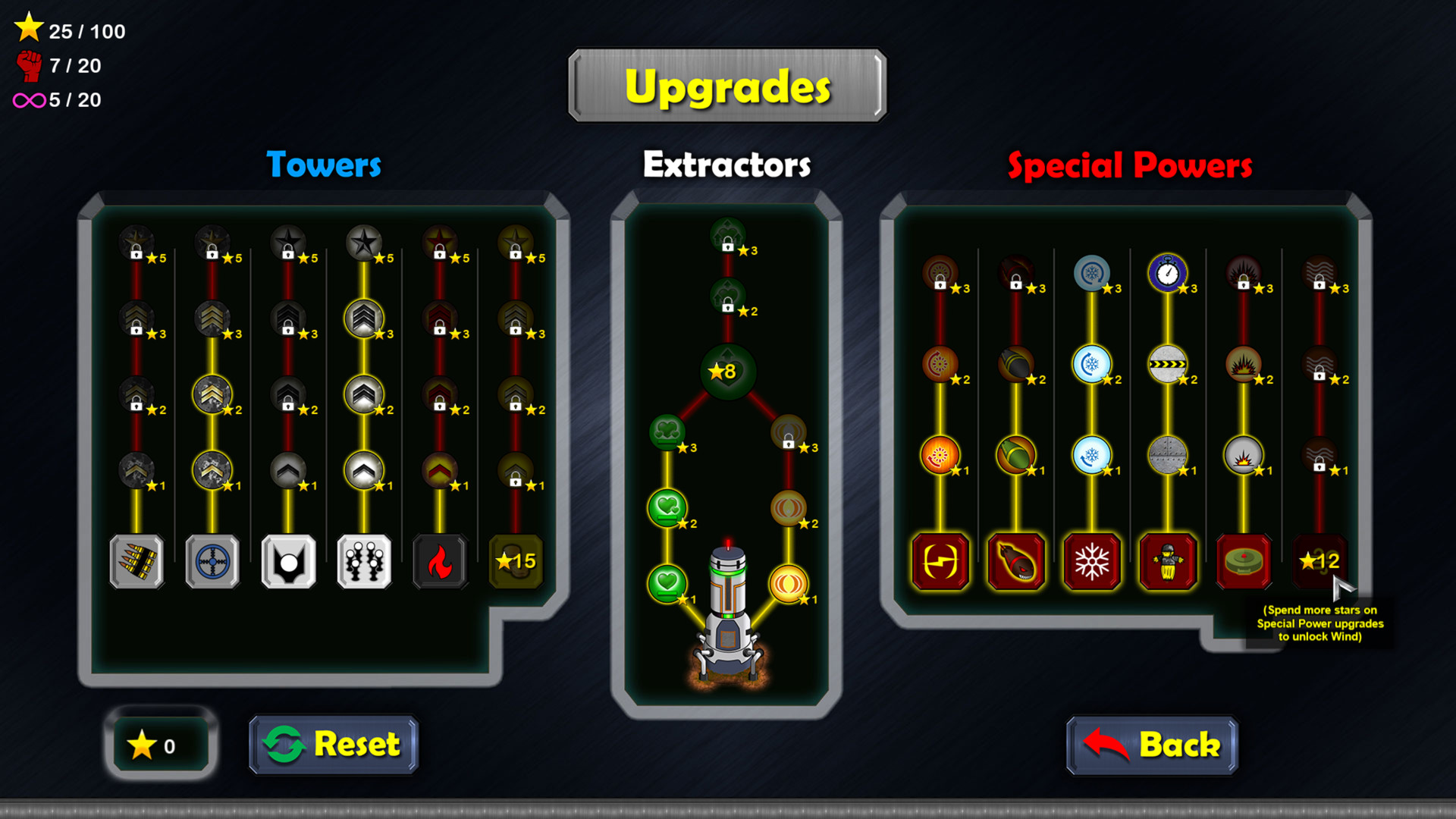Screen dimensions: 1456x819
Task: Unlock the 12-star Wind special power
Action: [1320, 562]
